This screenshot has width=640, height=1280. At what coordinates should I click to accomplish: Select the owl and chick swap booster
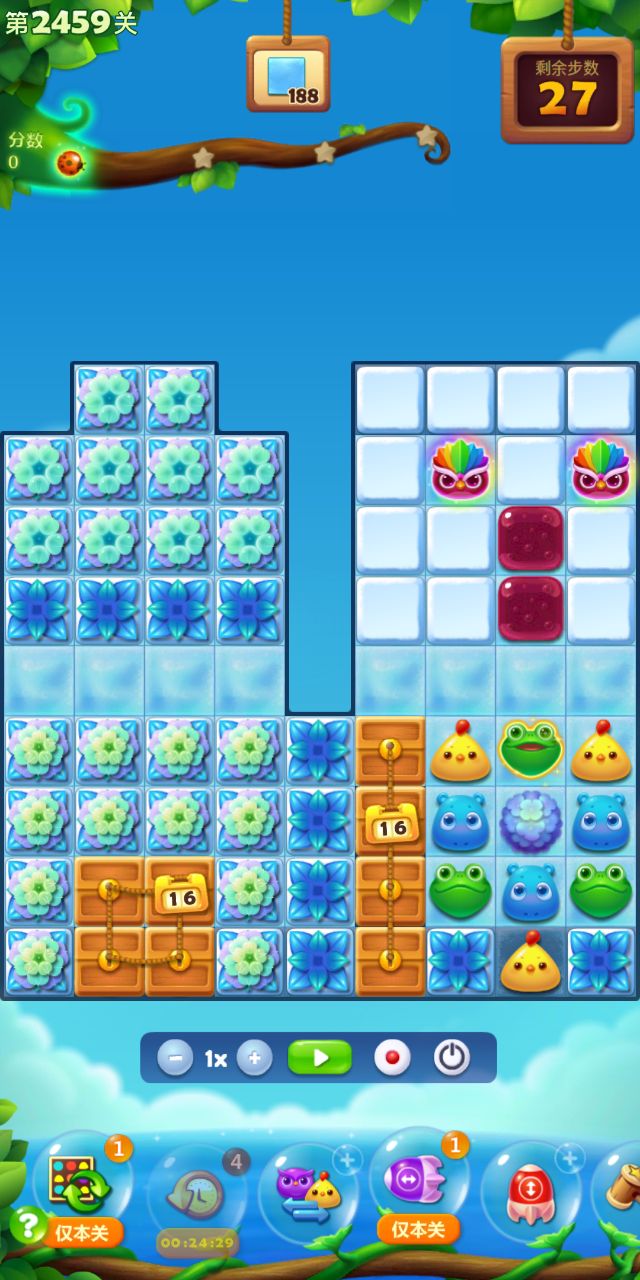308,1192
